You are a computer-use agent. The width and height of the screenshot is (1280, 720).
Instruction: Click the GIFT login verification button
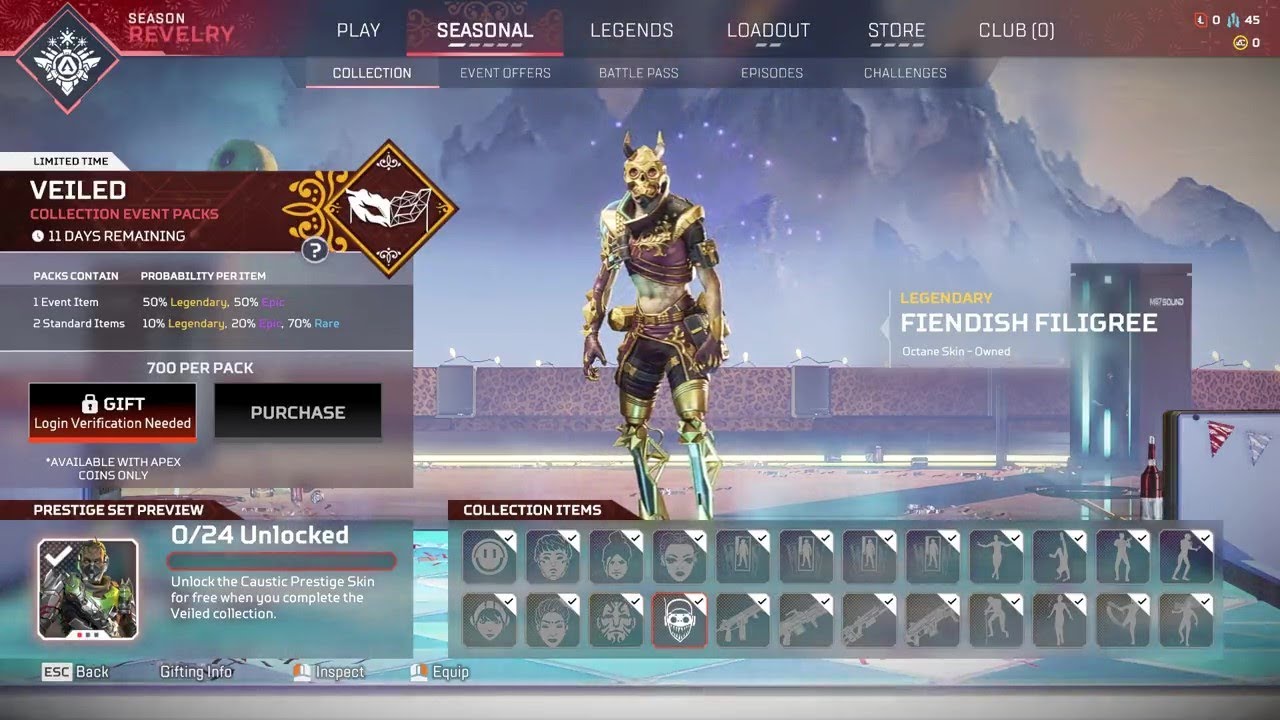coord(112,411)
